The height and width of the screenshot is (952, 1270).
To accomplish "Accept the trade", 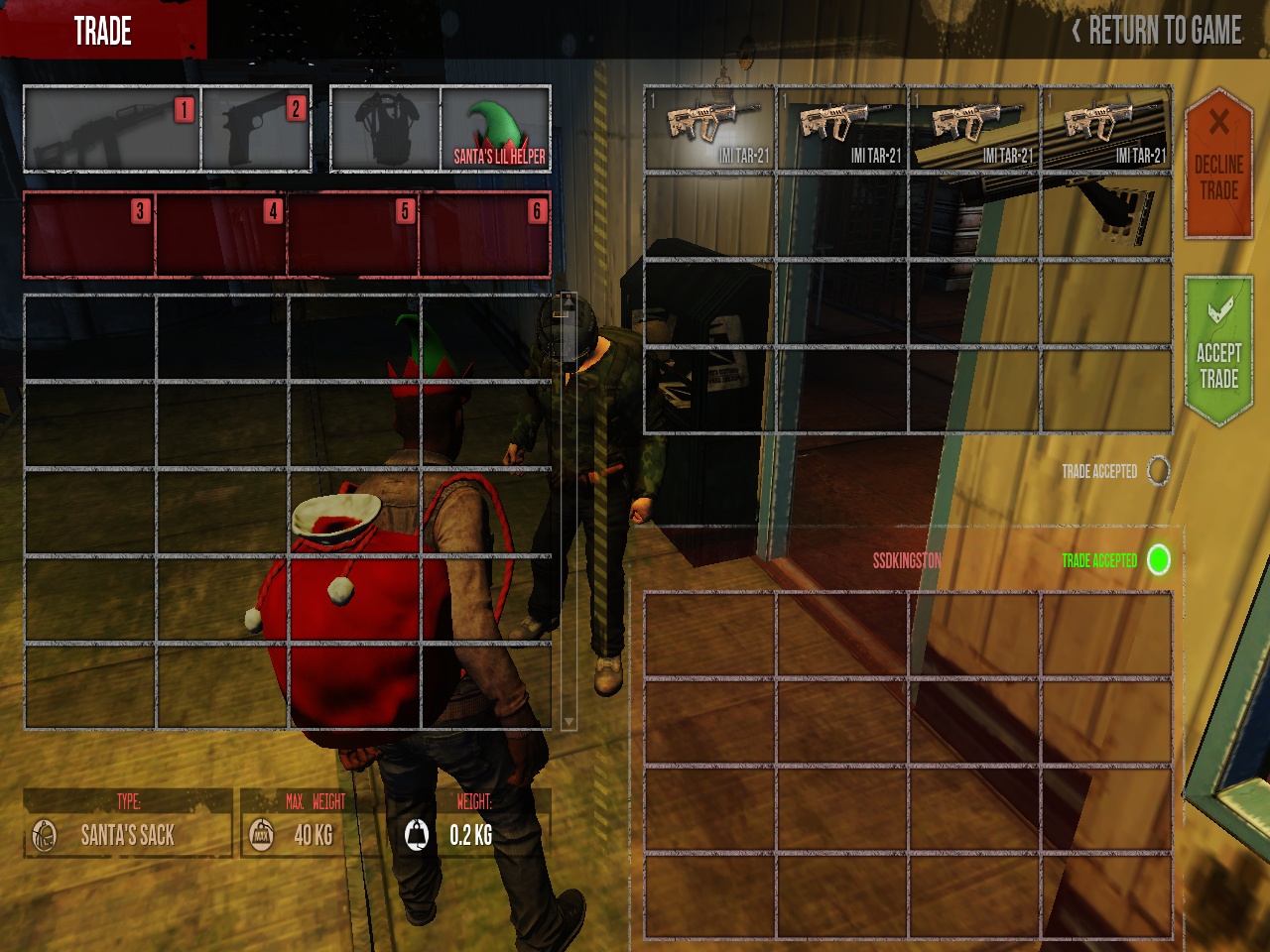I will 1218,353.
